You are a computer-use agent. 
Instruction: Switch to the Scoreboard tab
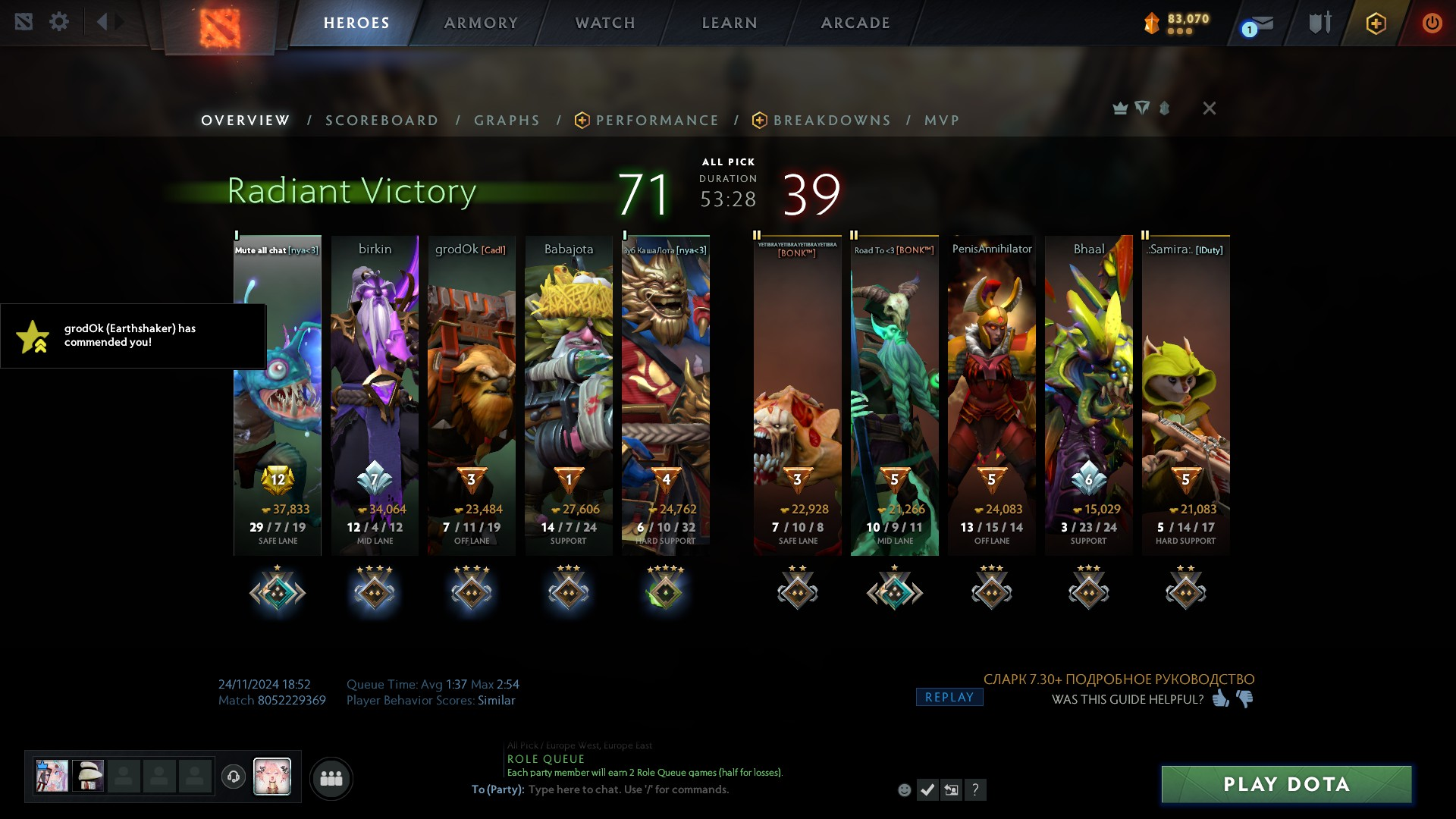pos(381,121)
